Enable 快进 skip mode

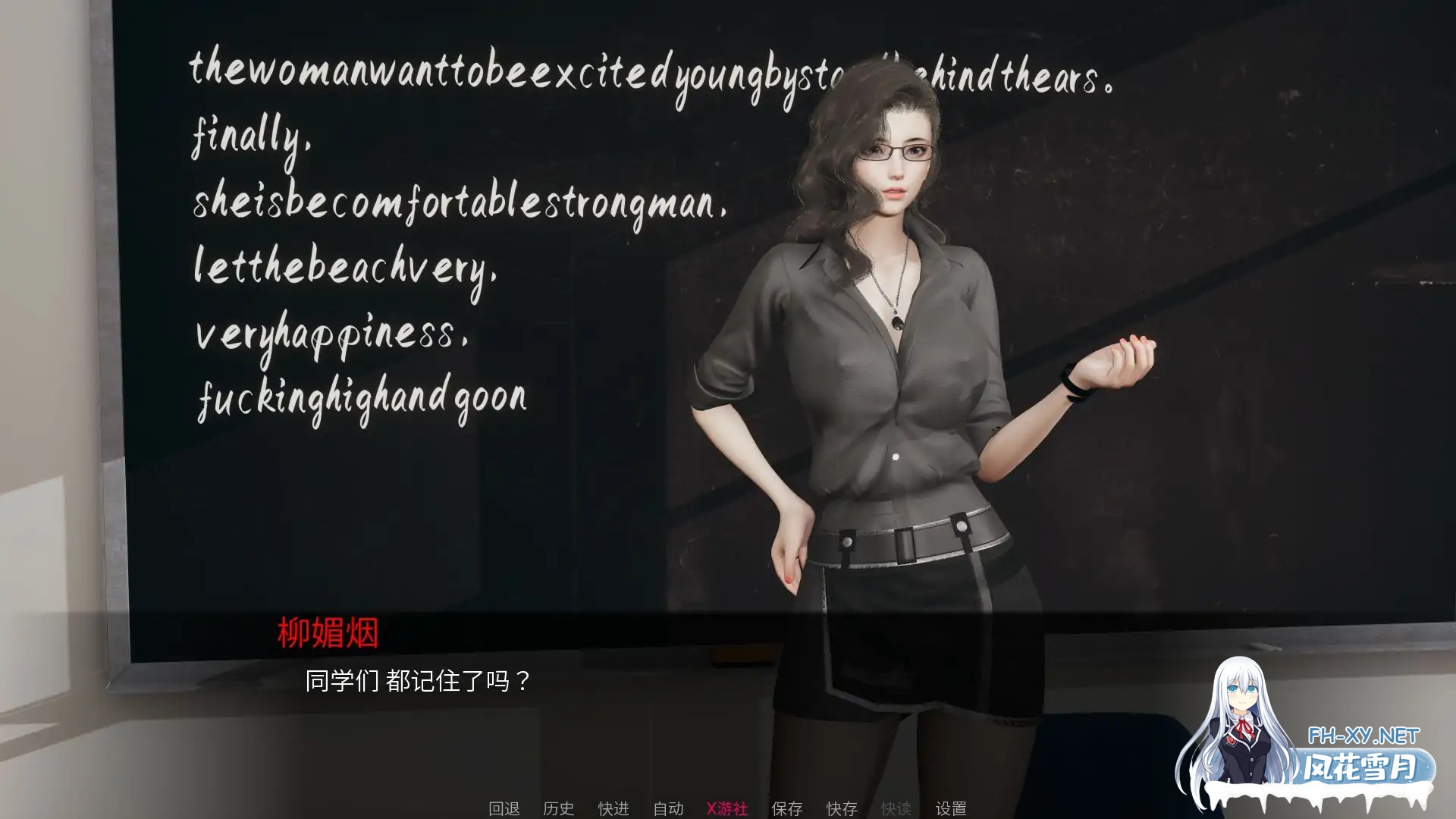pos(613,808)
